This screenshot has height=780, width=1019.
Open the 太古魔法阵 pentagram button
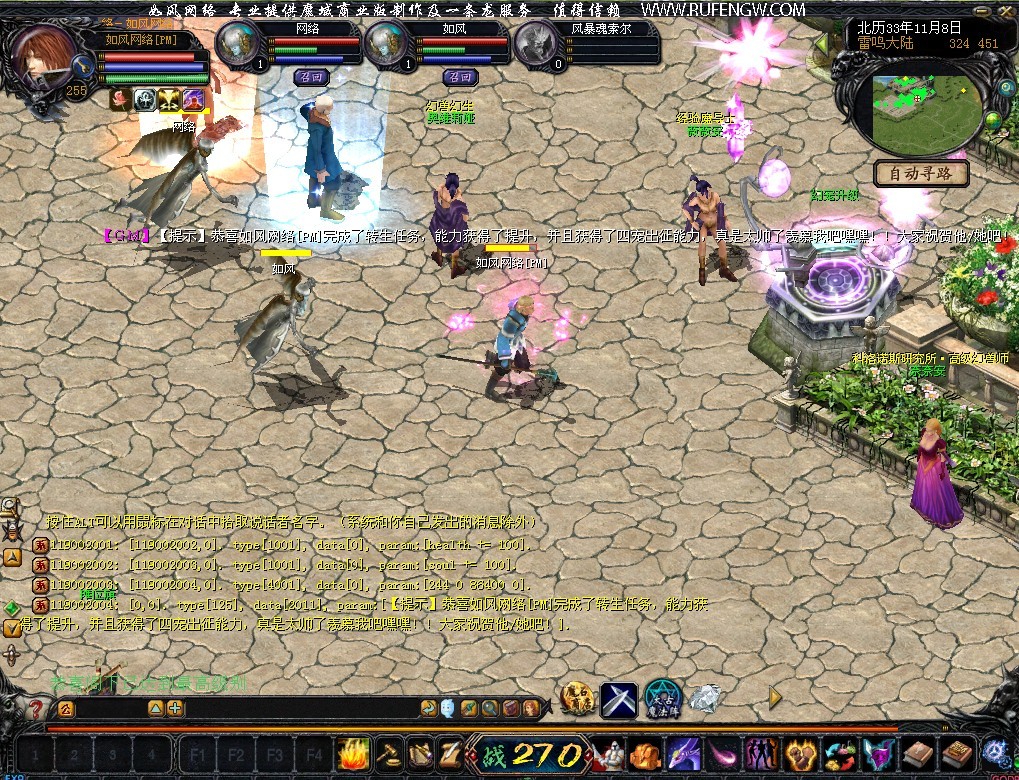pyautogui.click(x=661, y=699)
